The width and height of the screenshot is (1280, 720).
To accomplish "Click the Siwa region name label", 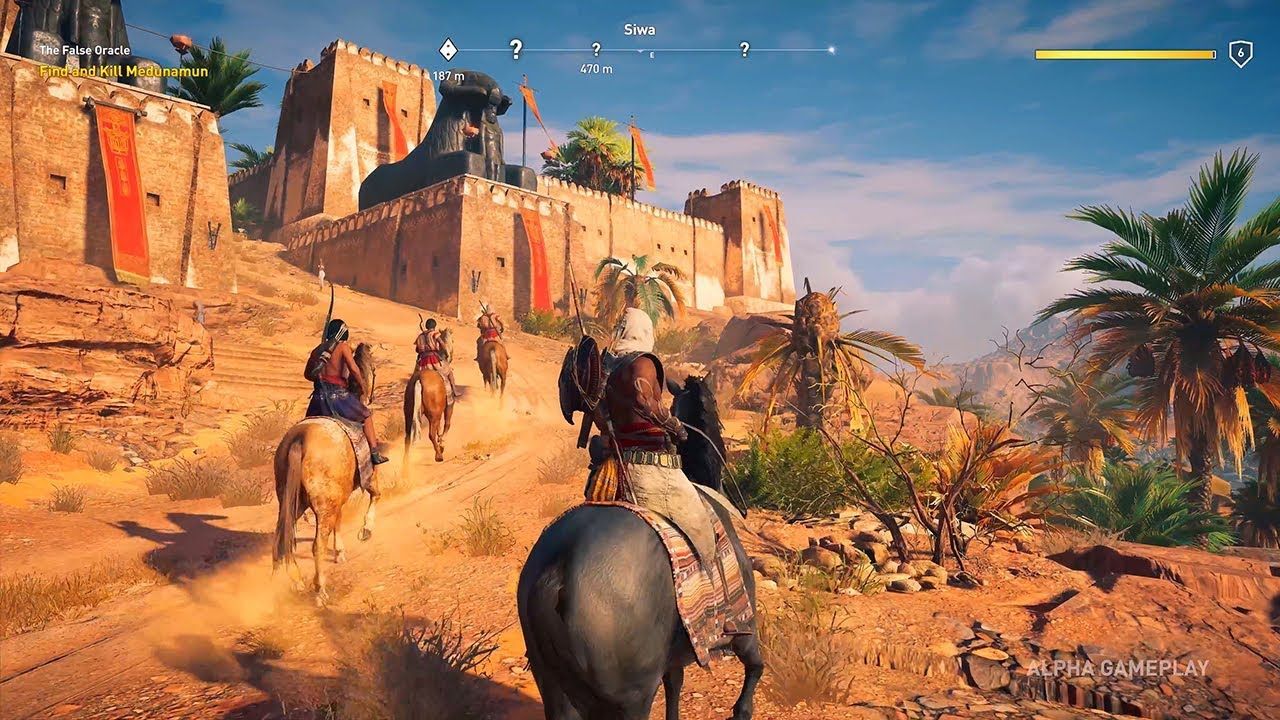I will pos(640,28).
